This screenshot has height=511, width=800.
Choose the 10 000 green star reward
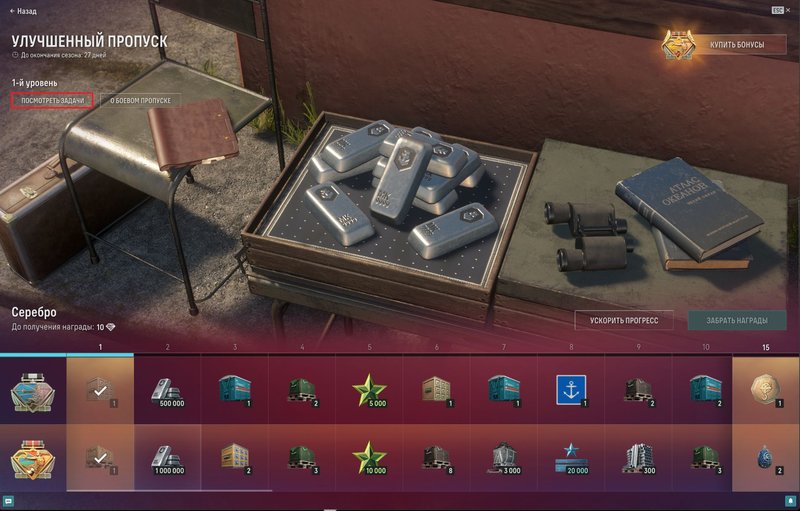point(370,458)
